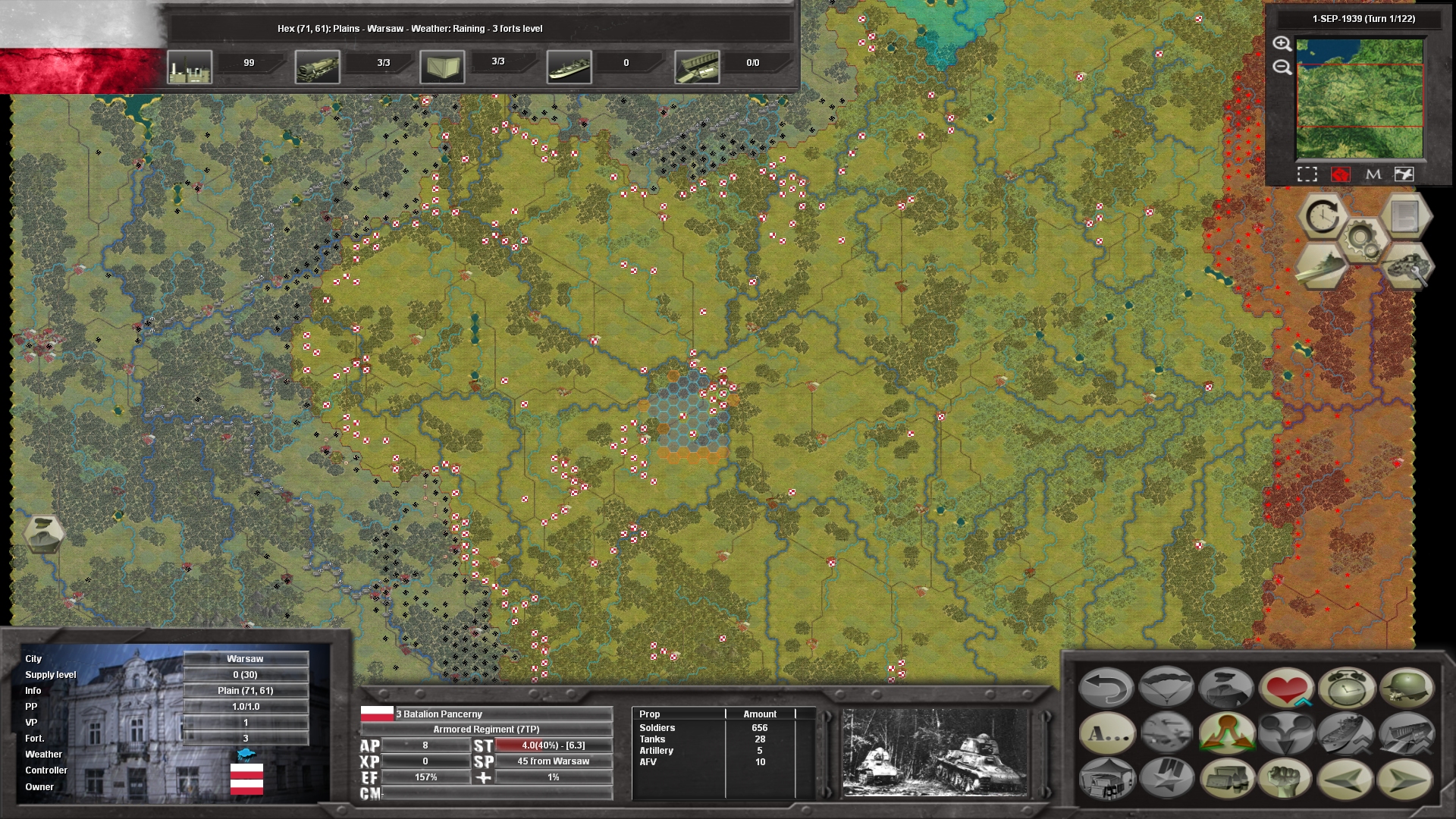
Task: Toggle the red fist overlay on minimap
Action: (x=1341, y=174)
